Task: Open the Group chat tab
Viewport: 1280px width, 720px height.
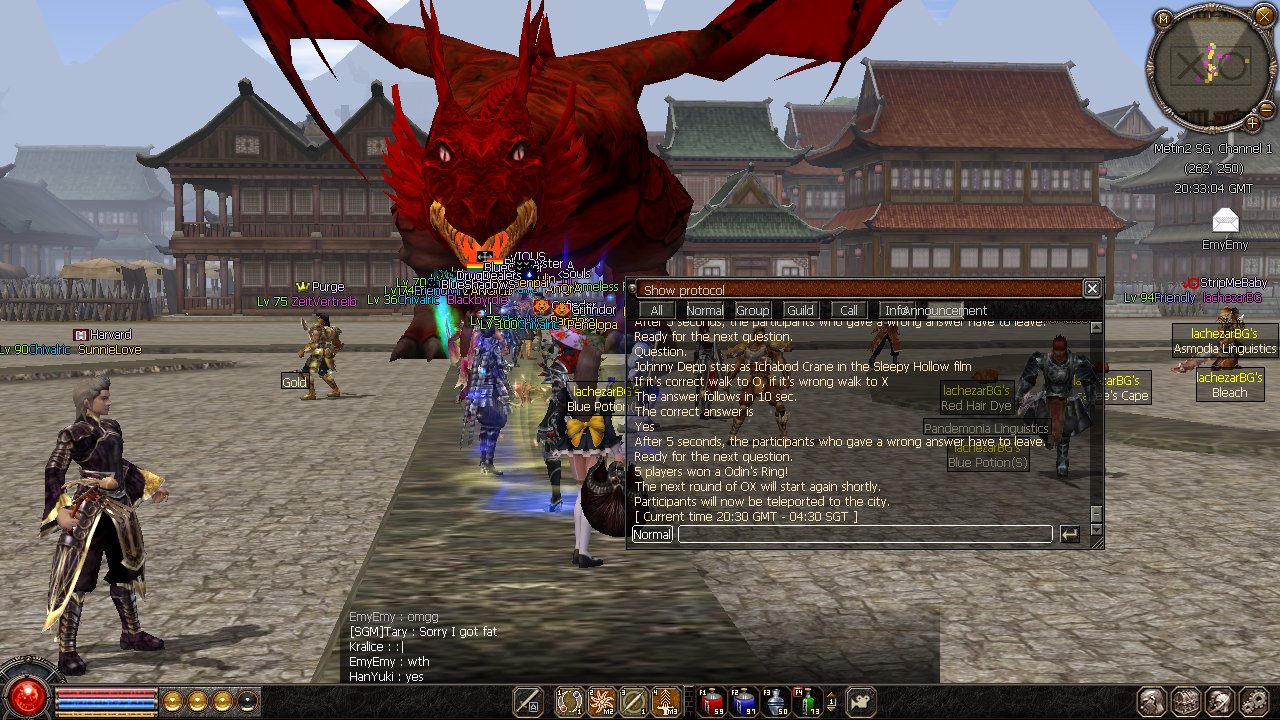Action: (x=752, y=311)
